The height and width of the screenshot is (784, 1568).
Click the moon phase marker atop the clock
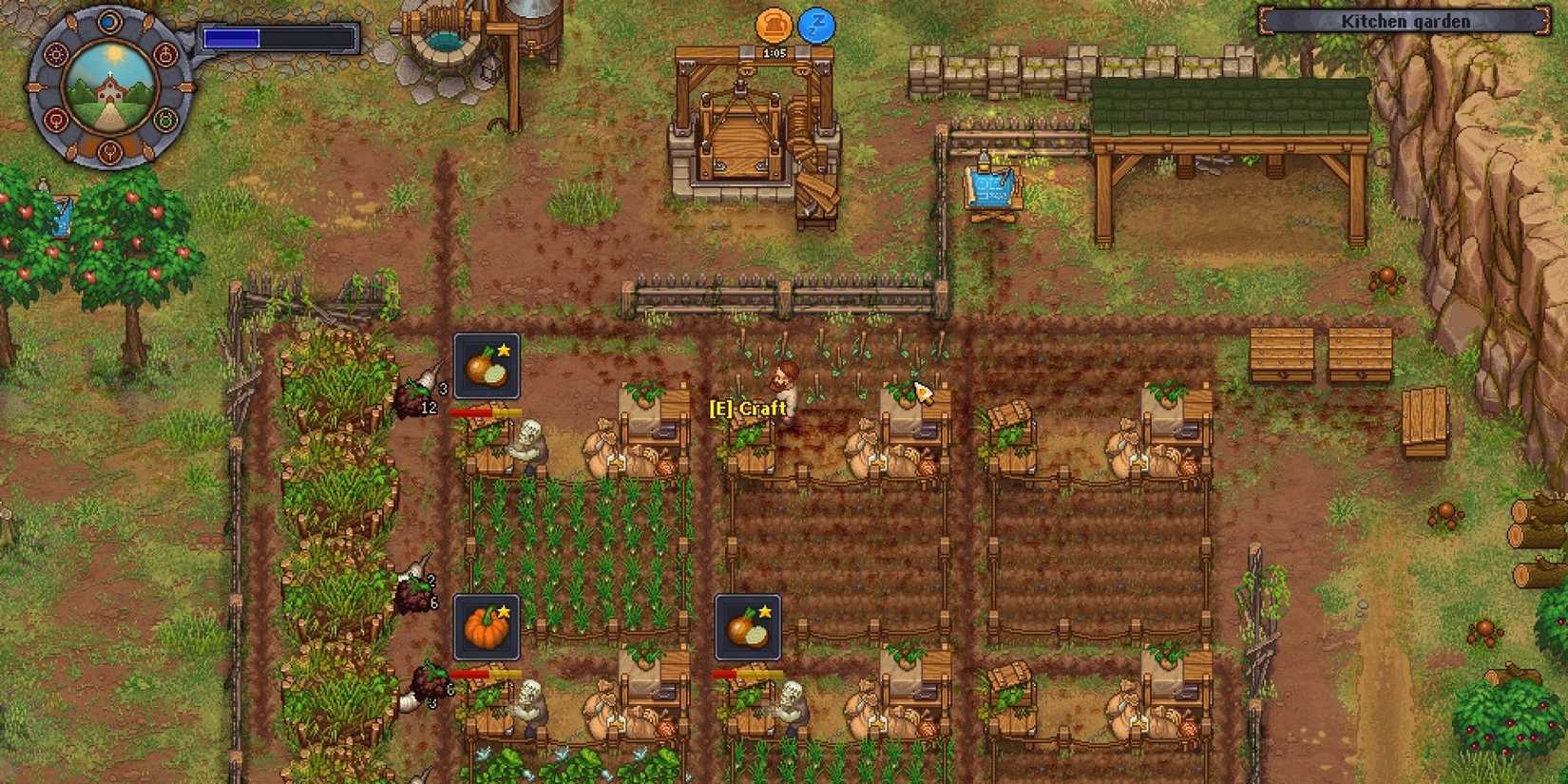108,23
